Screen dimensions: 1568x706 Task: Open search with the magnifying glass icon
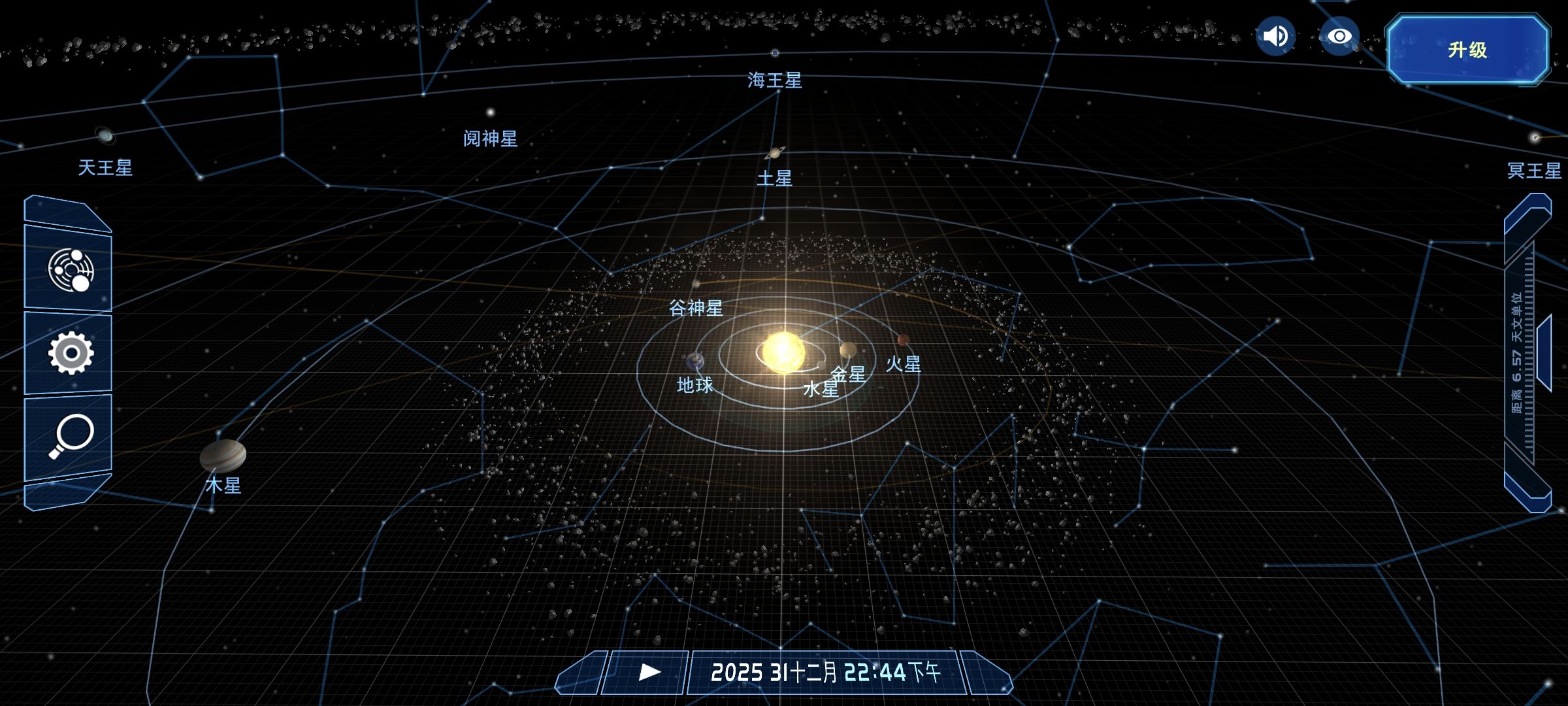(71, 435)
